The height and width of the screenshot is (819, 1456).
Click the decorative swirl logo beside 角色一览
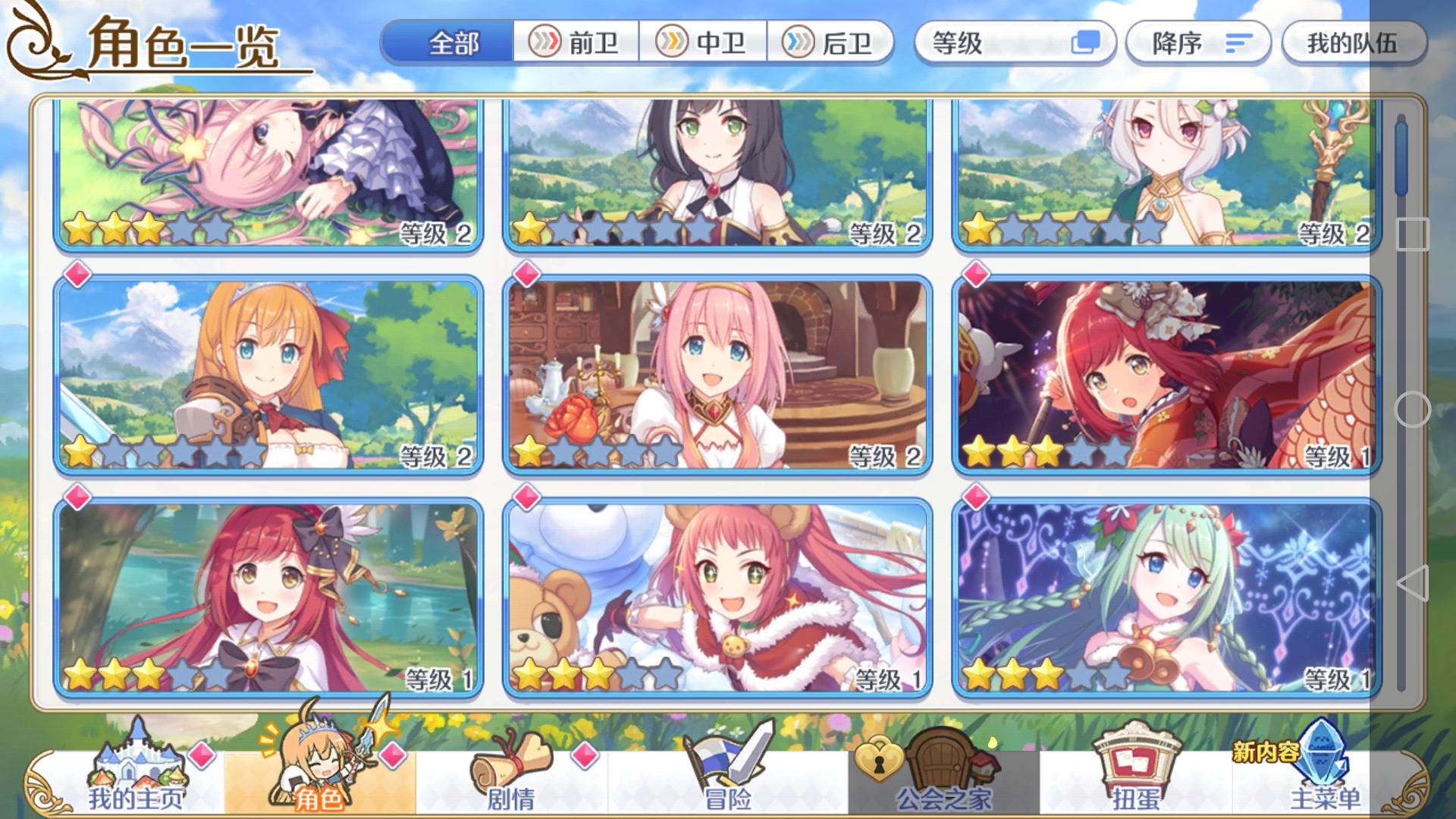32,42
